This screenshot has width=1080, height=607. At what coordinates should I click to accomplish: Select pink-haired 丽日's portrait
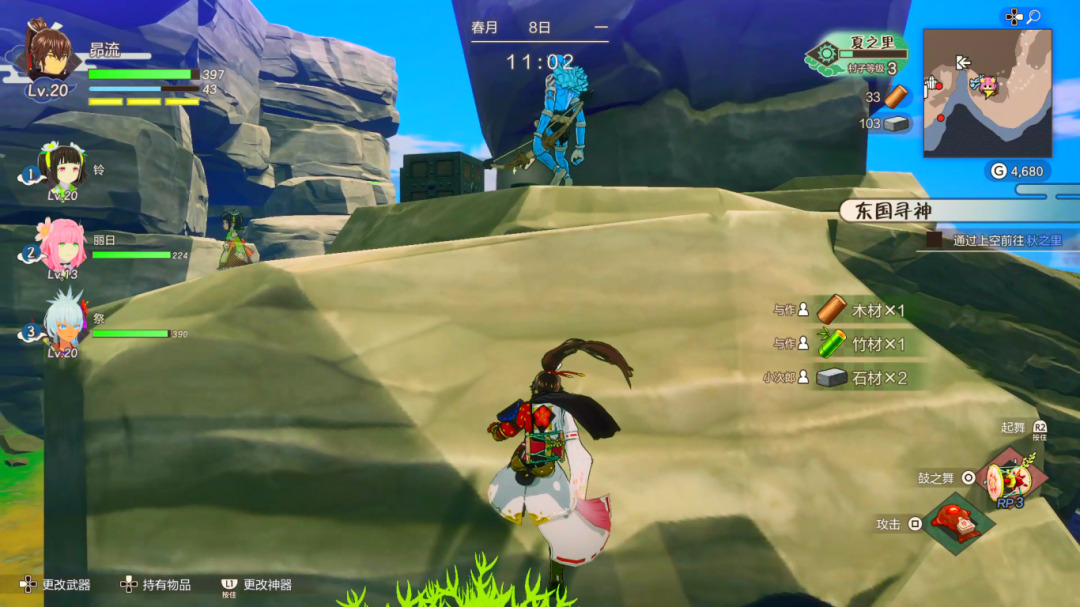62,246
